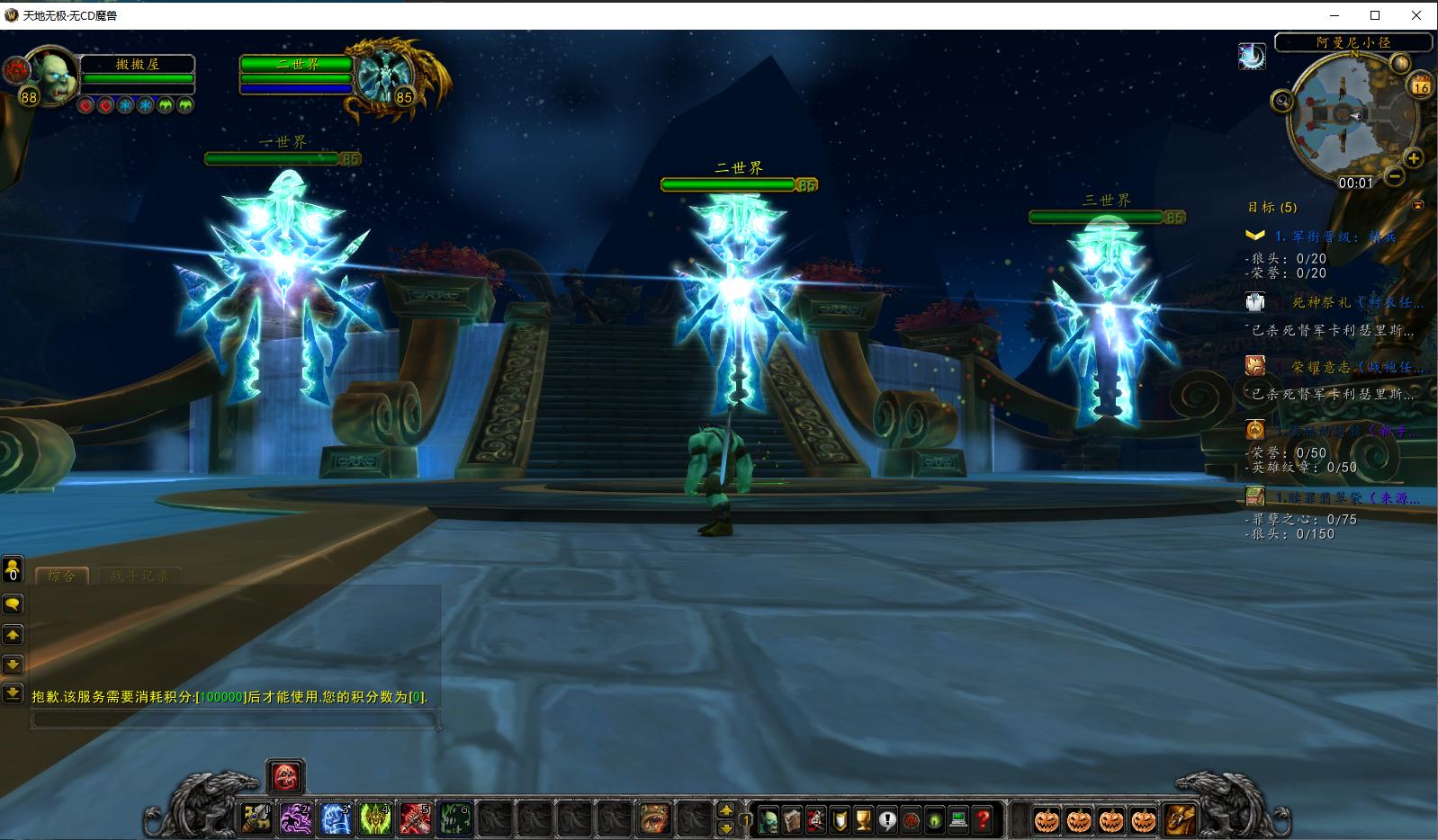Use the blue frost ability in slot 3

point(336,818)
